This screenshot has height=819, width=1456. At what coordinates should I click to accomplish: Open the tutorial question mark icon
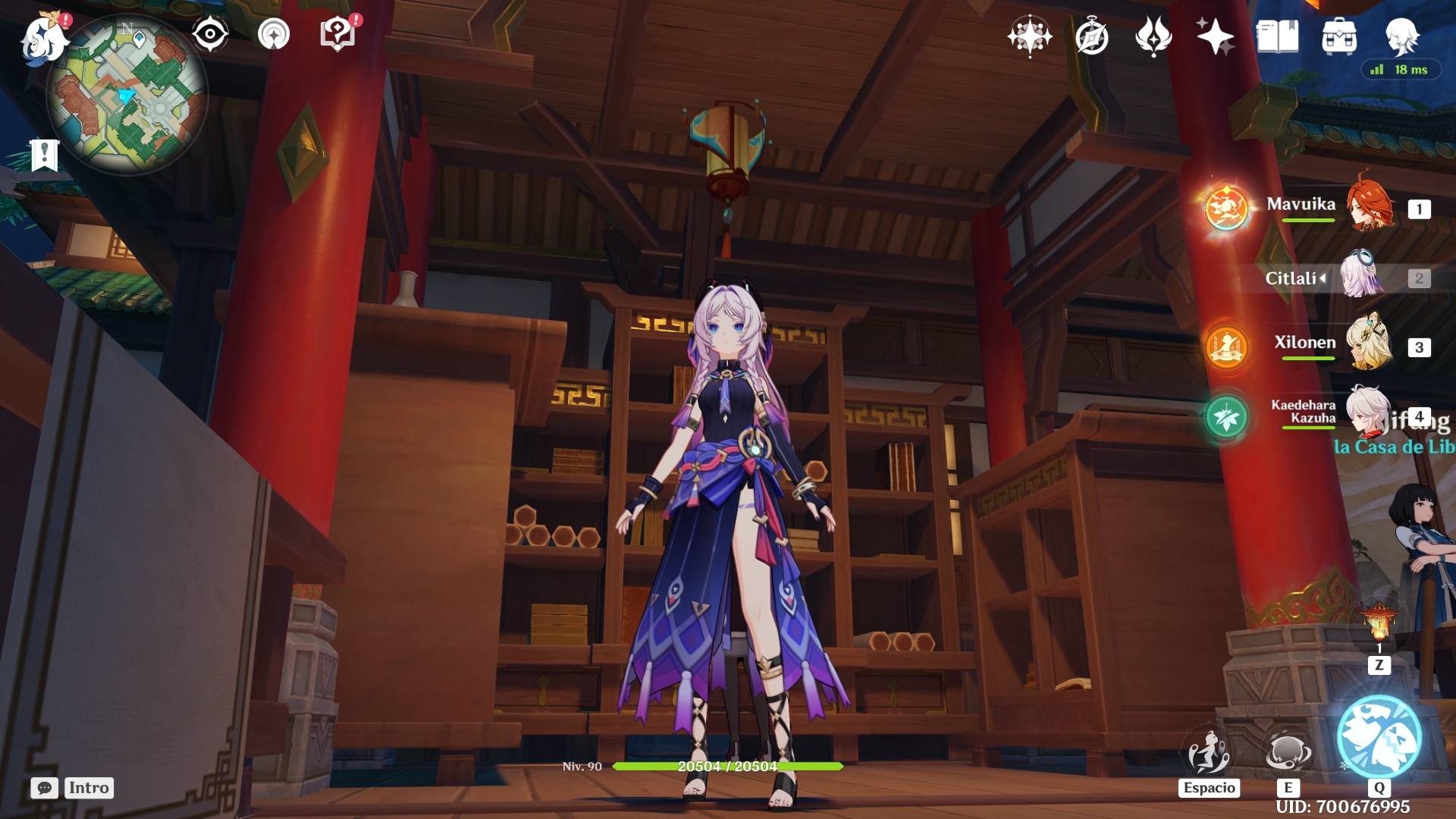[337, 34]
